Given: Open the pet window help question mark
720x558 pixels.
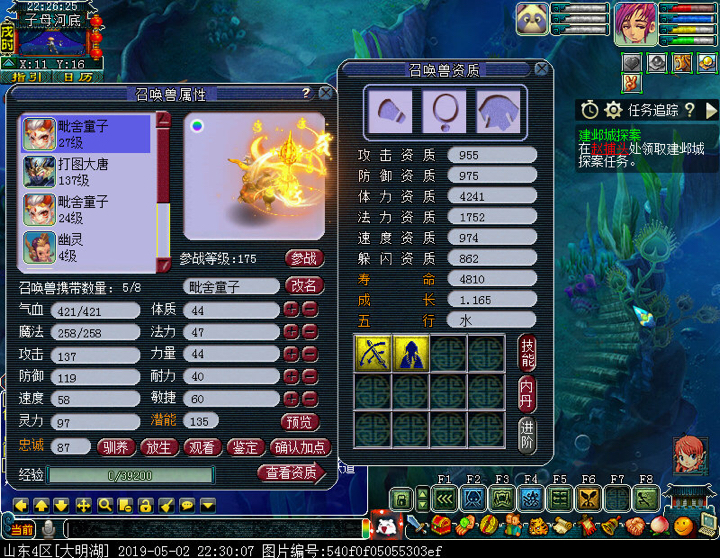Looking at the screenshot, I should [306, 93].
